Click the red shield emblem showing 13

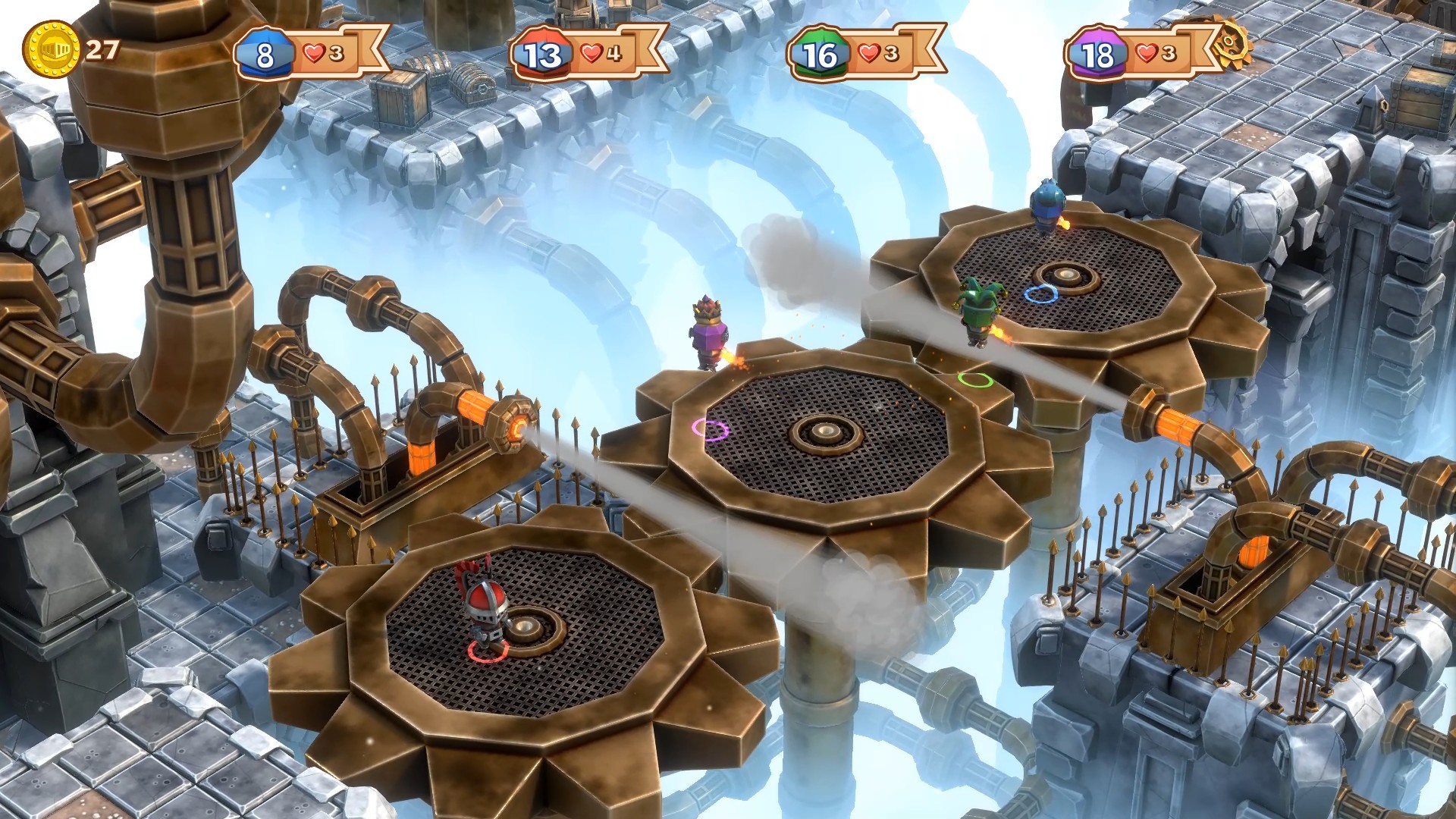pos(540,52)
